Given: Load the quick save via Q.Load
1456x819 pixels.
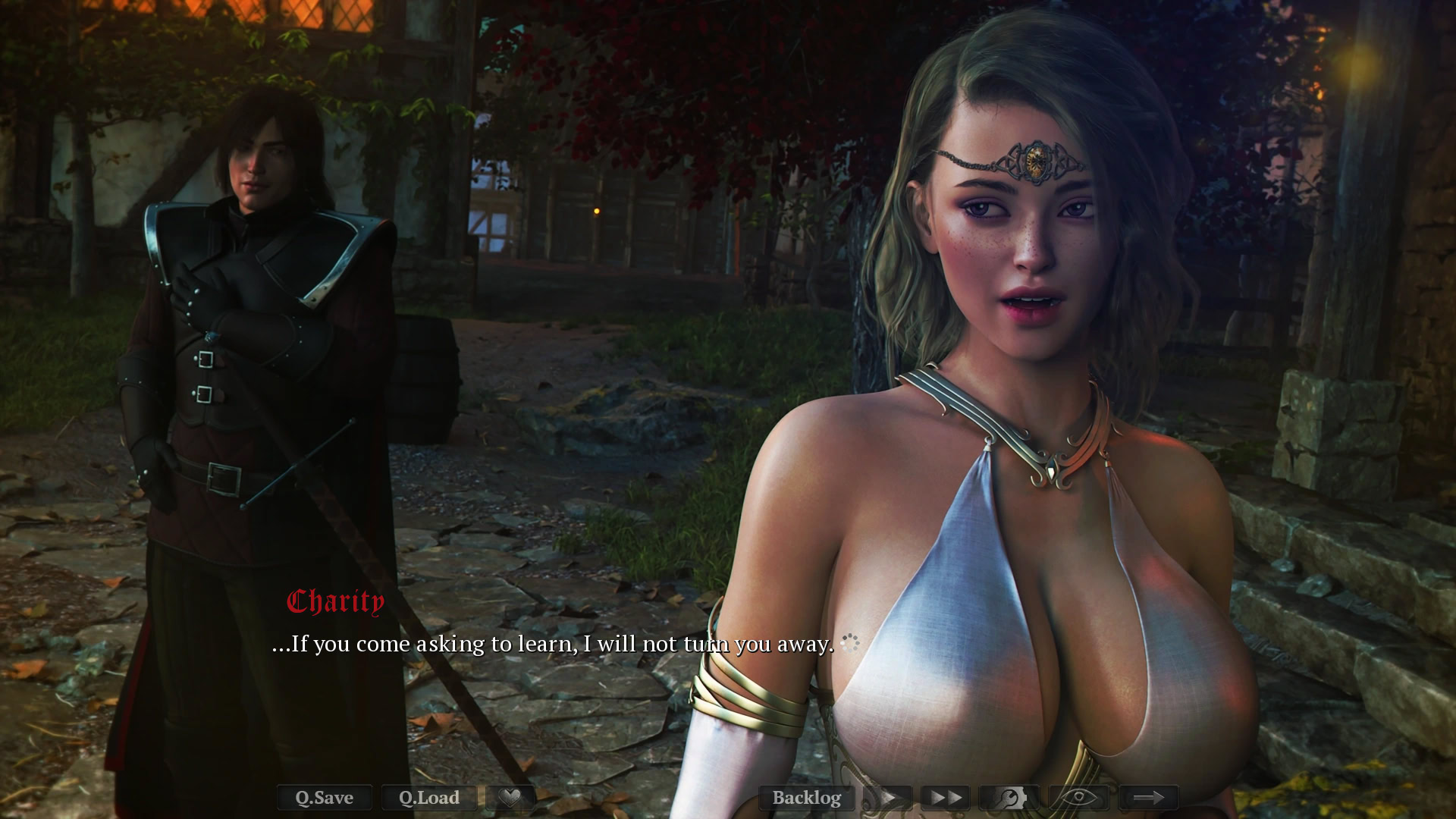Looking at the screenshot, I should point(429,798).
